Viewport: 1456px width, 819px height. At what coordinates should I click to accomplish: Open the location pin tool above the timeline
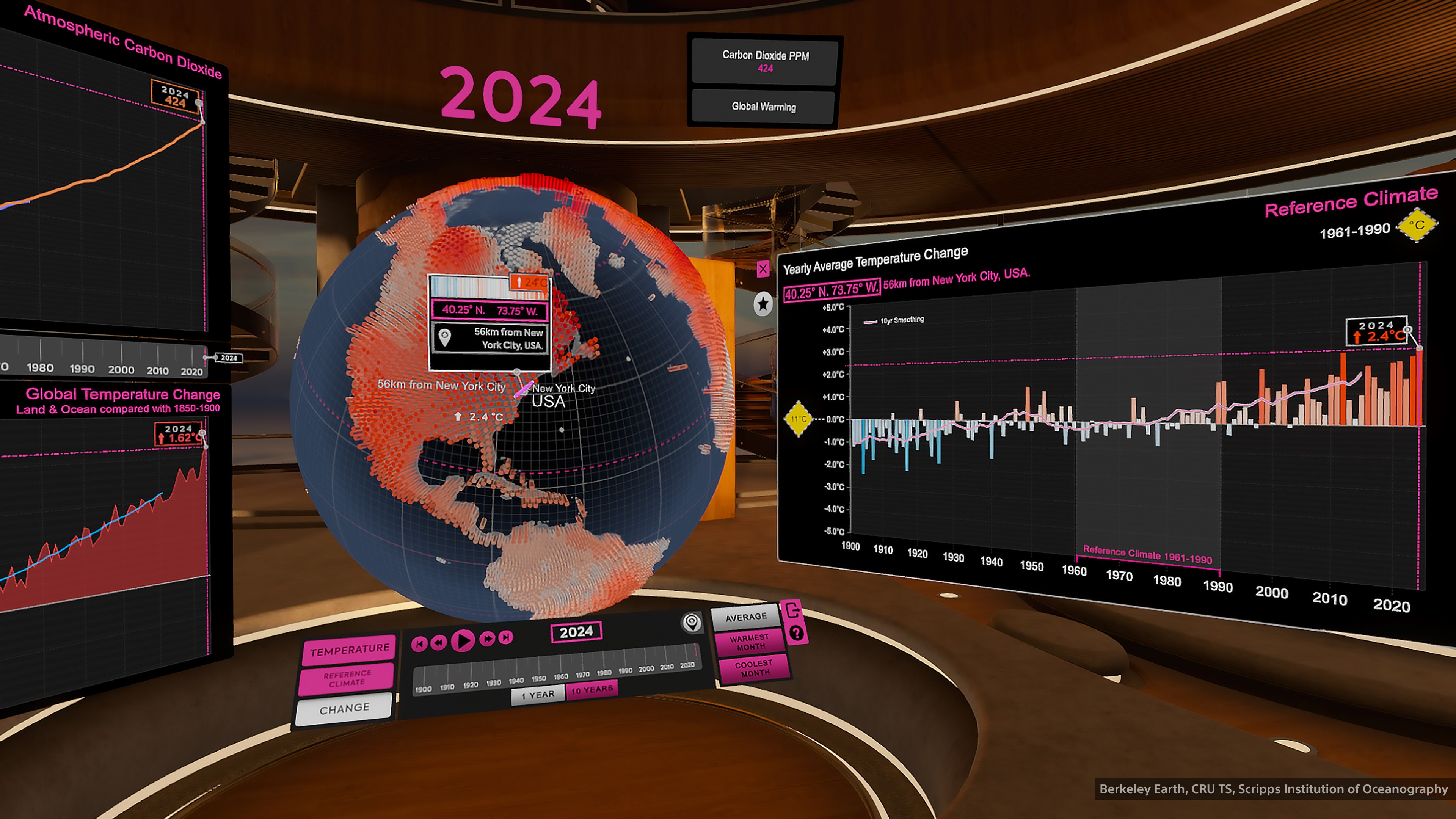(692, 622)
